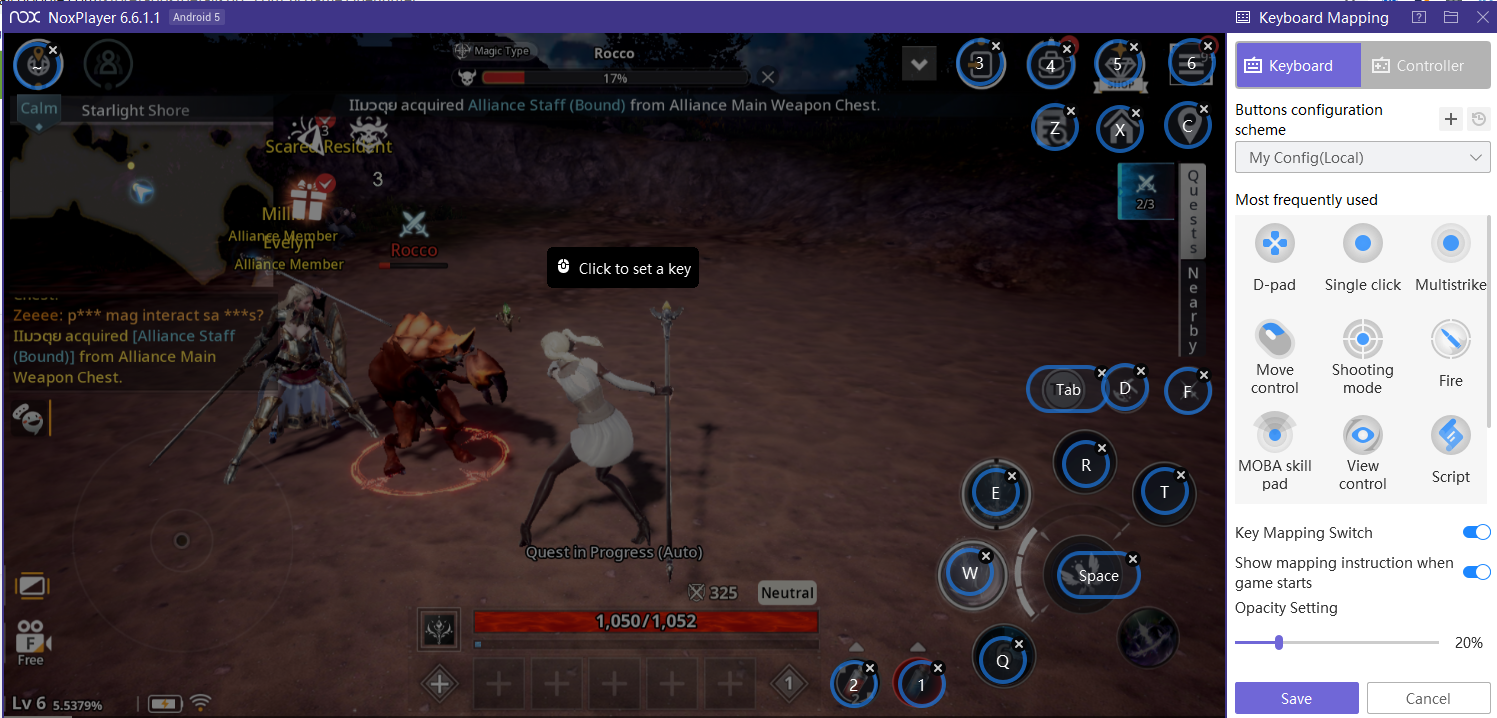Toggle show mapping instruction when game starts
Image resolution: width=1497 pixels, height=718 pixels.
1476,572
